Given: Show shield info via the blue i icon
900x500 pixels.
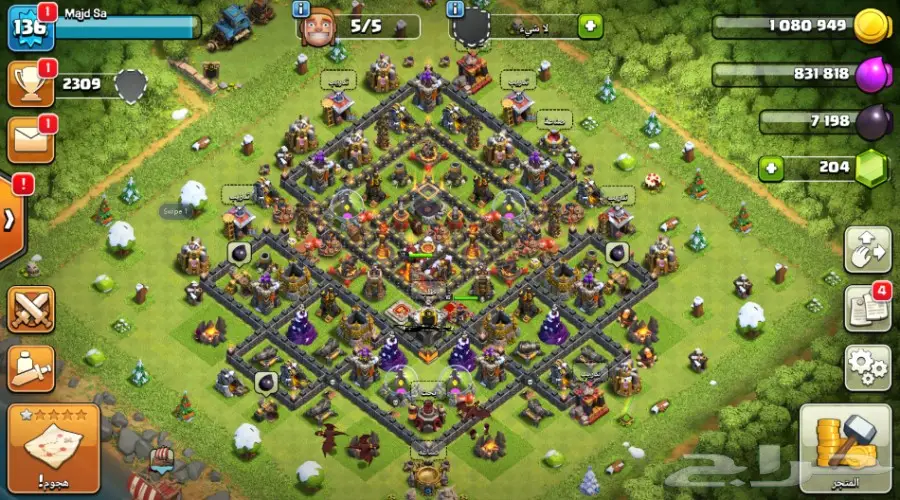Looking at the screenshot, I should (456, 10).
